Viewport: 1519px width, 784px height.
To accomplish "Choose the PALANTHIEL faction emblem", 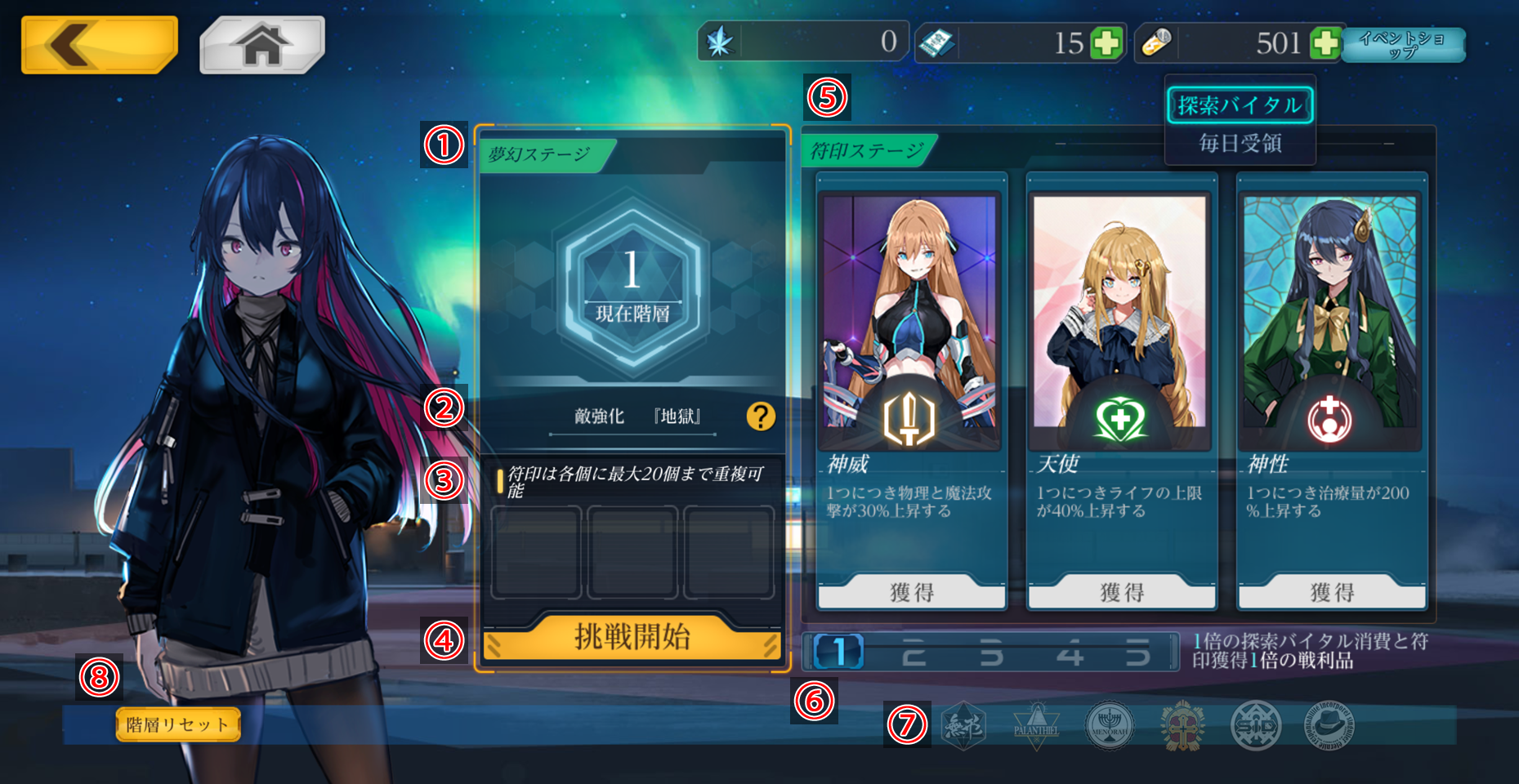I will 1036,725.
